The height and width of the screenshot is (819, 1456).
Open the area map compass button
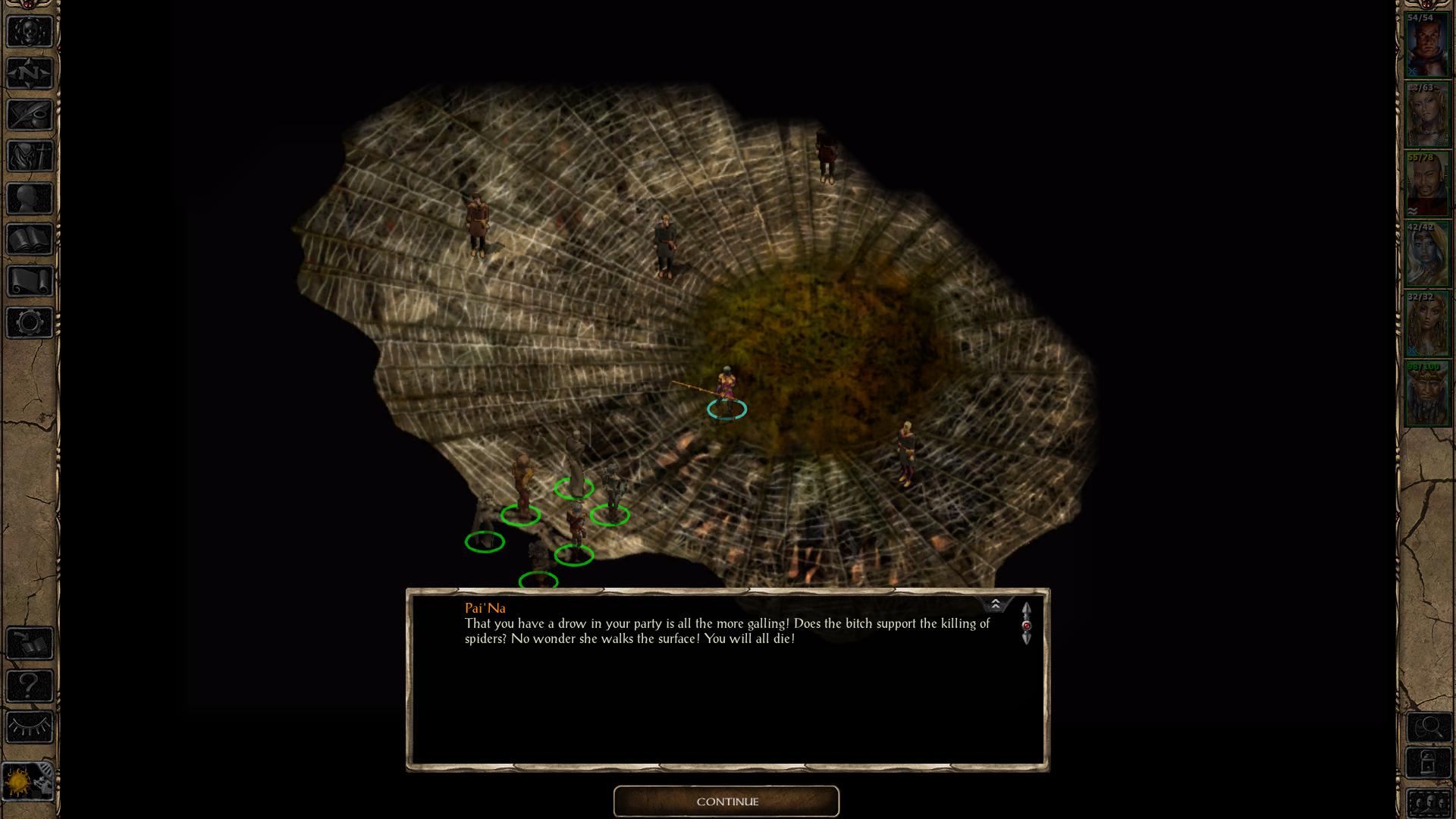tap(30, 74)
